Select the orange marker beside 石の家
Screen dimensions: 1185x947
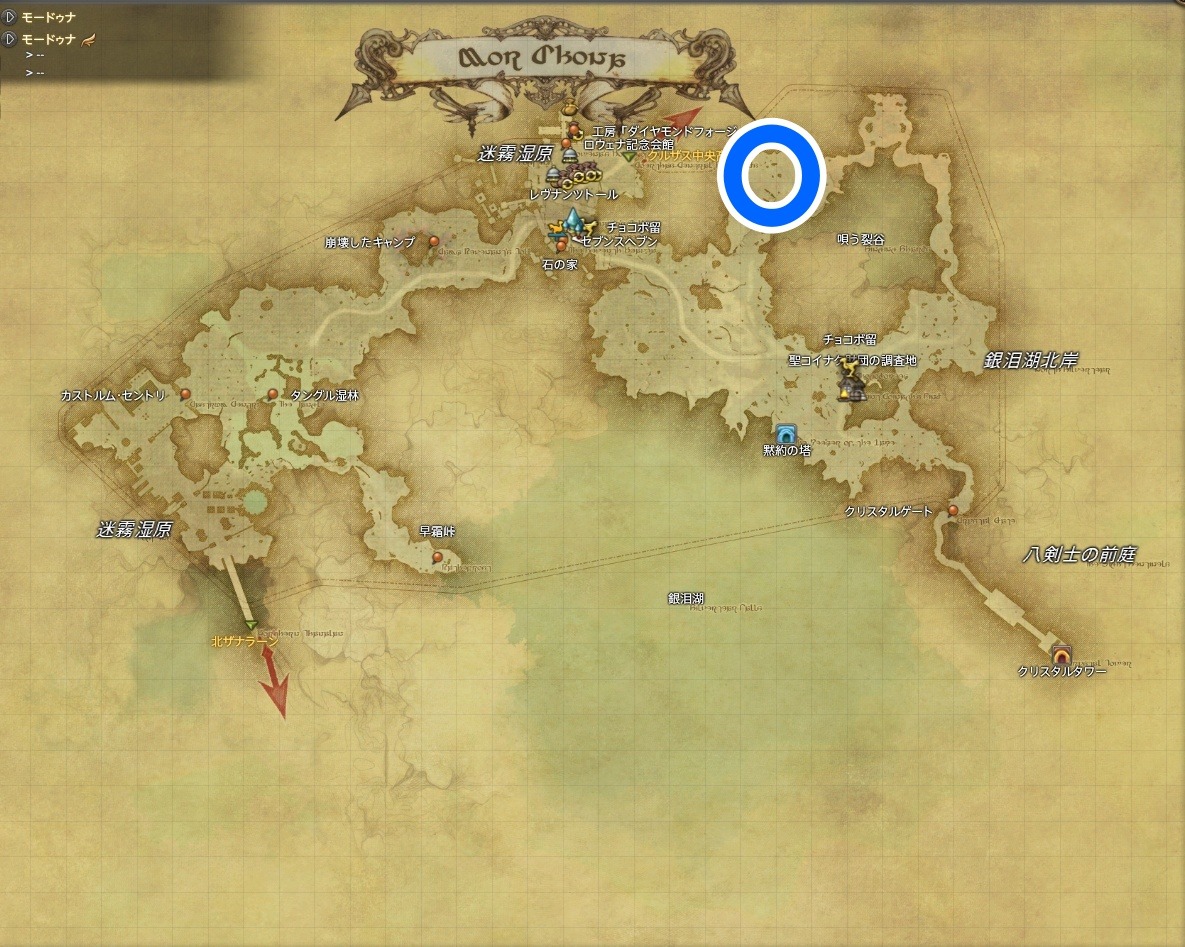[561, 246]
